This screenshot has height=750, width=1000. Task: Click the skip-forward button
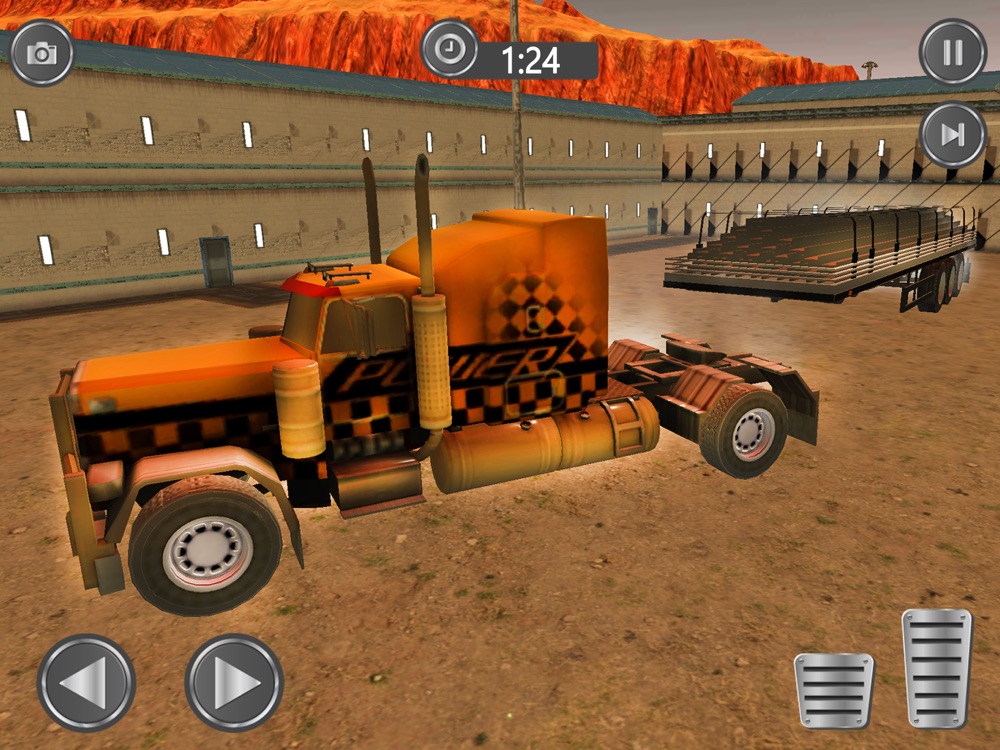(952, 135)
